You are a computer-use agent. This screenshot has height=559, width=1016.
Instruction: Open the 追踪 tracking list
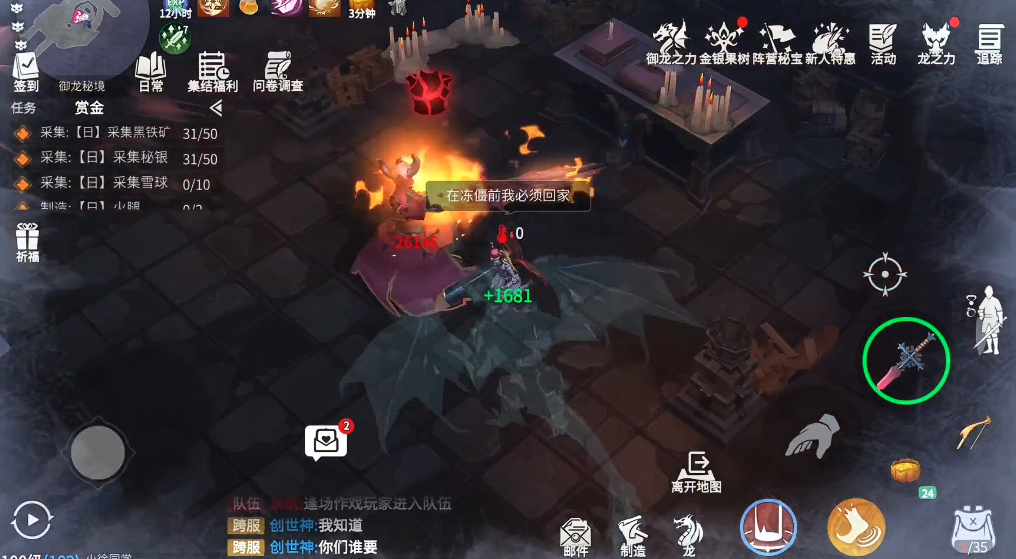[989, 45]
